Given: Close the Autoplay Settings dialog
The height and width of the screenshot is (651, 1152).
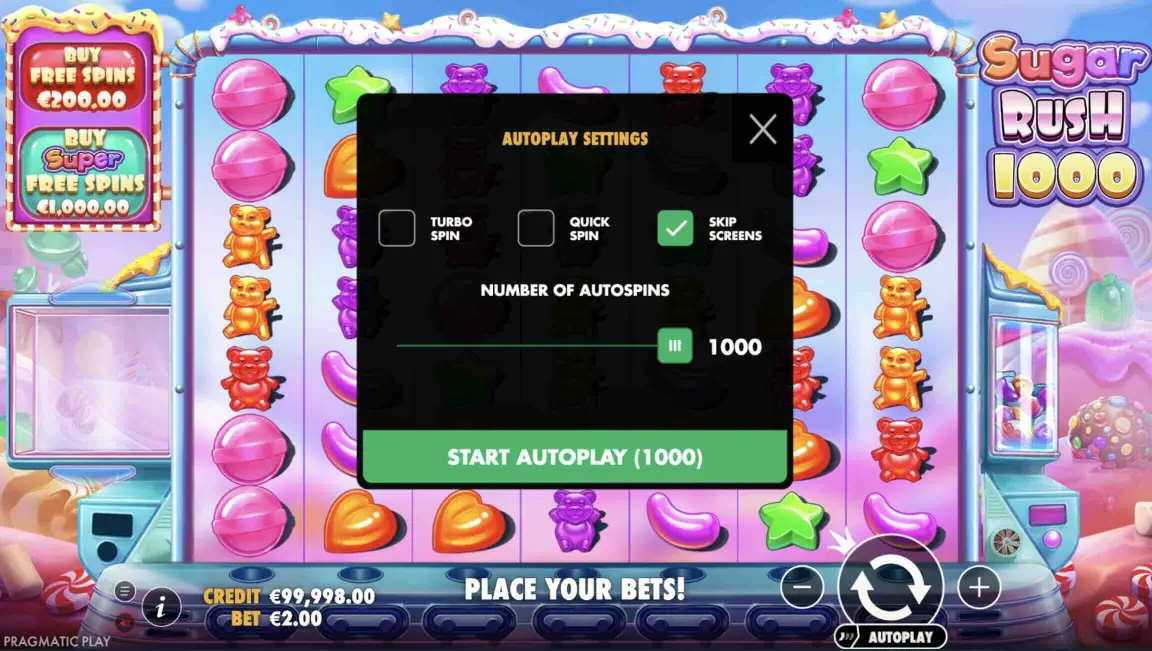Looking at the screenshot, I should coord(763,129).
